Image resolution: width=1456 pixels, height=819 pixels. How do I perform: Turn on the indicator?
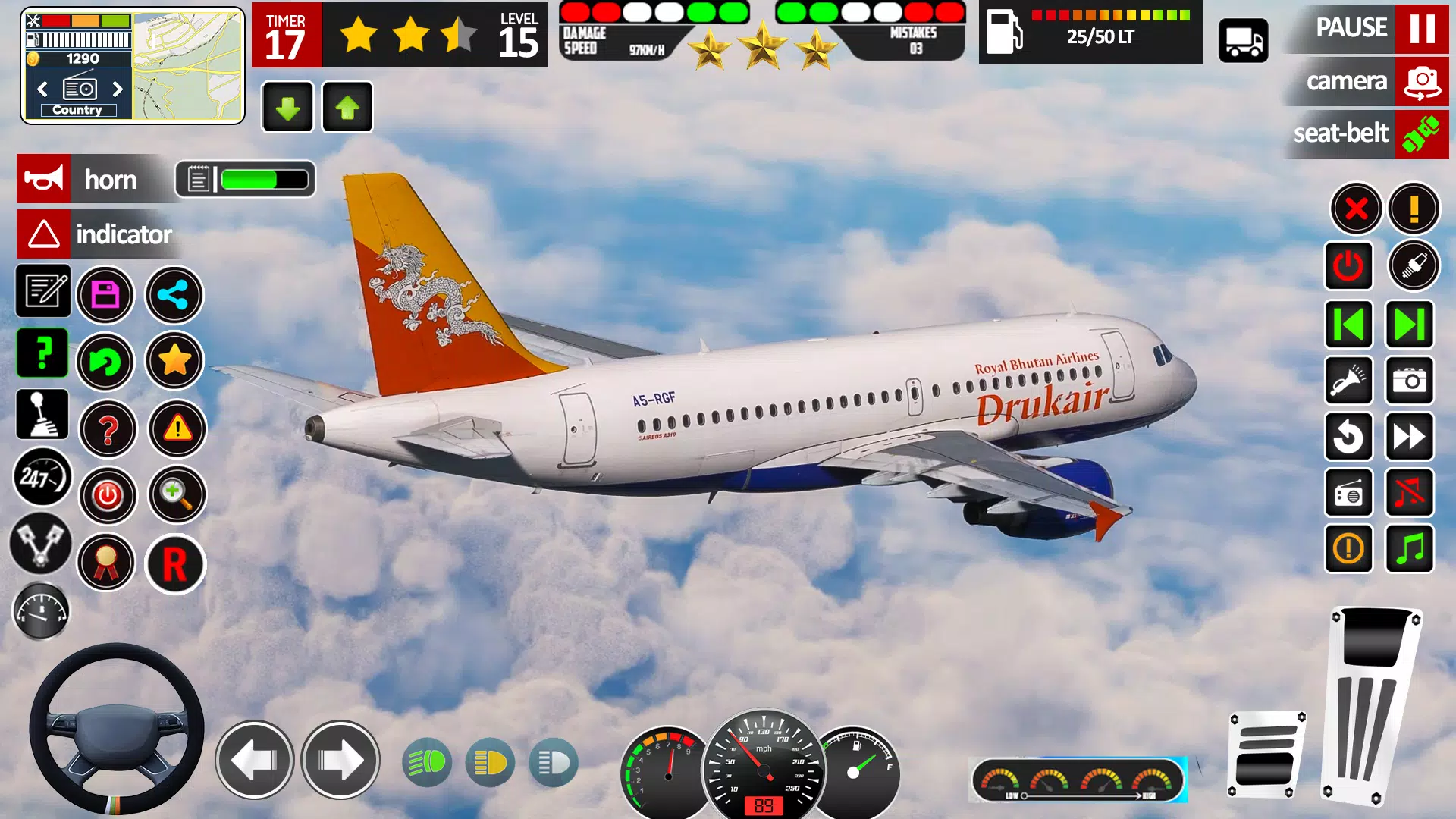(44, 234)
